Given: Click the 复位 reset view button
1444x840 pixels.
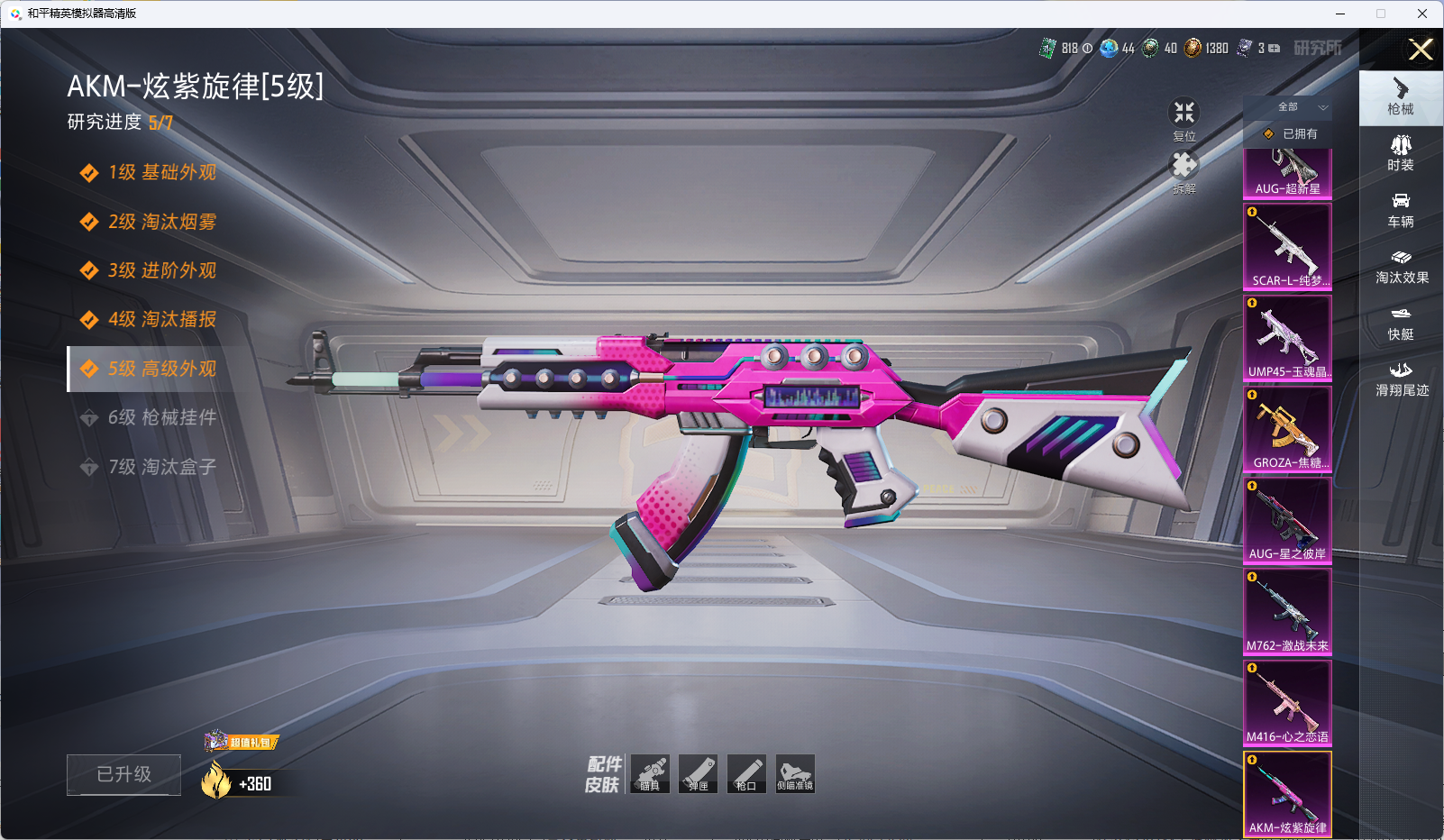Looking at the screenshot, I should tap(1184, 118).
